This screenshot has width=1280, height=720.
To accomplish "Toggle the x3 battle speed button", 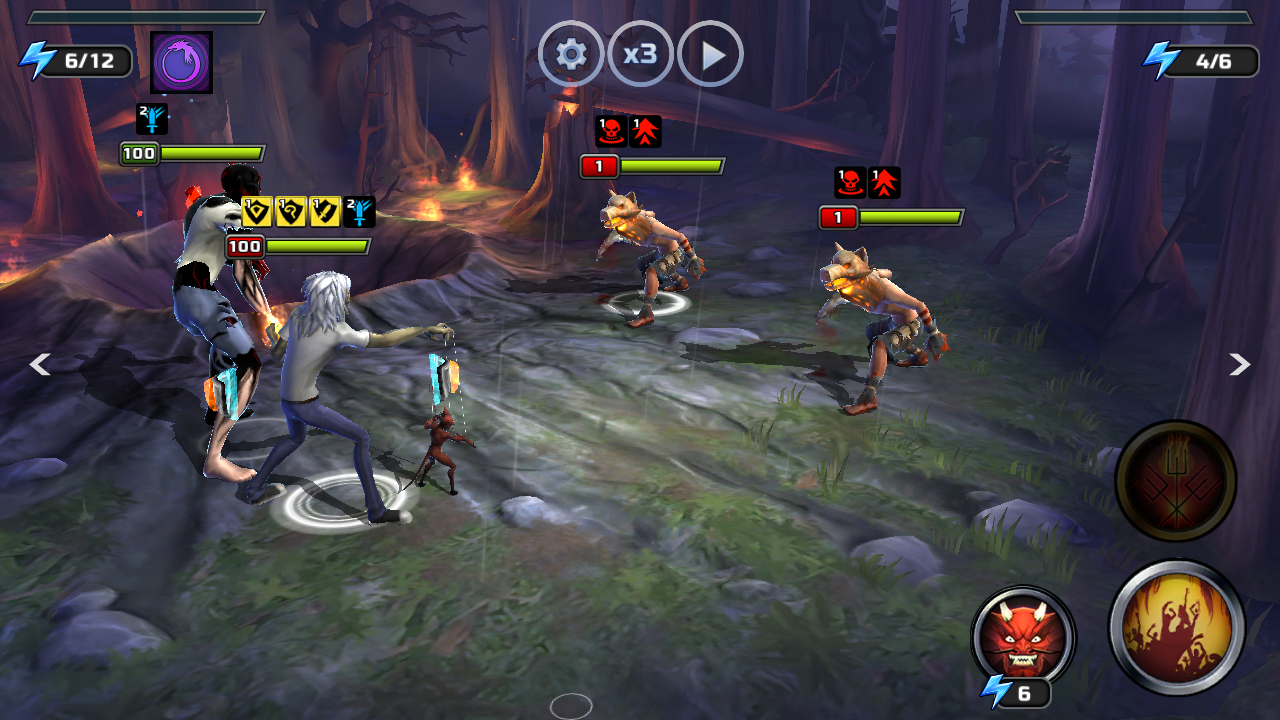I will [640, 54].
